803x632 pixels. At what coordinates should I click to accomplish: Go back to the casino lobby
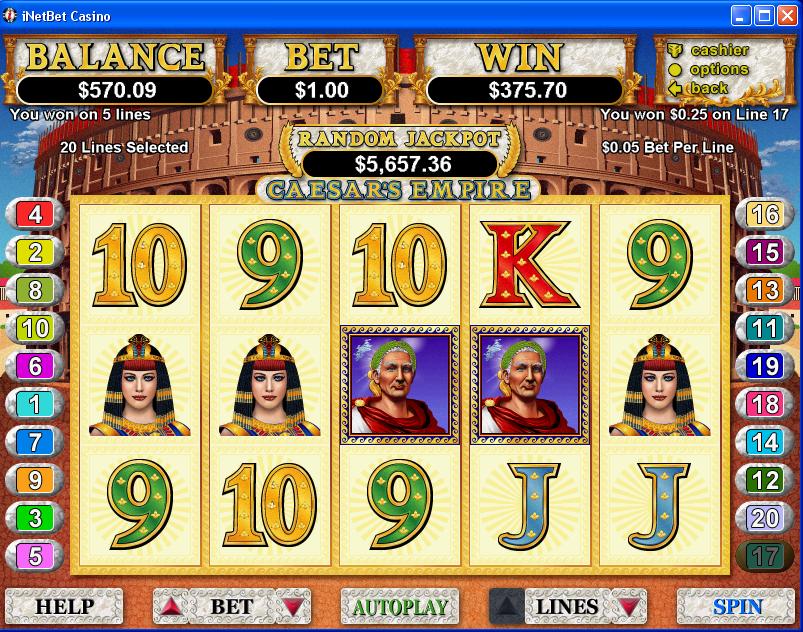[x=709, y=88]
